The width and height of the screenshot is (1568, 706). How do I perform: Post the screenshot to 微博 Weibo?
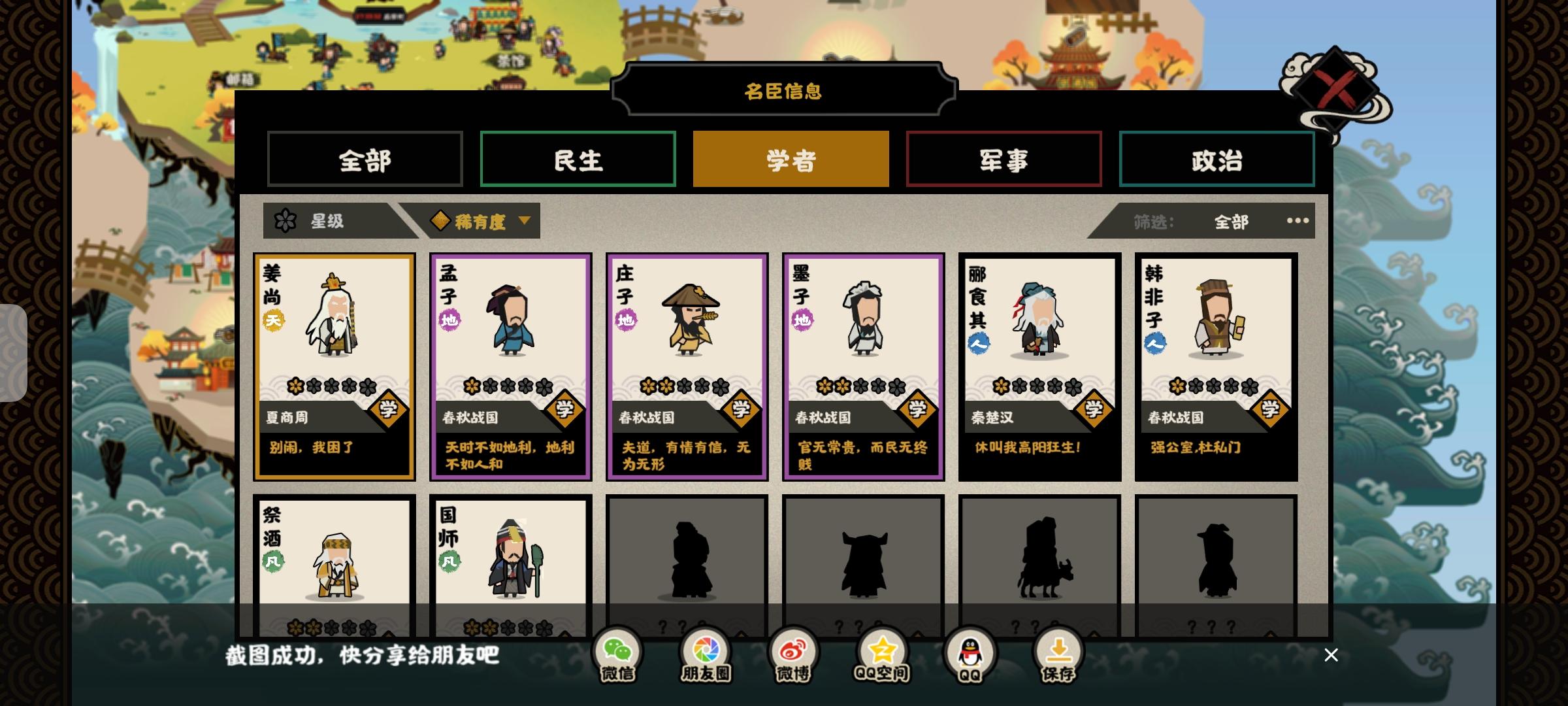793,651
